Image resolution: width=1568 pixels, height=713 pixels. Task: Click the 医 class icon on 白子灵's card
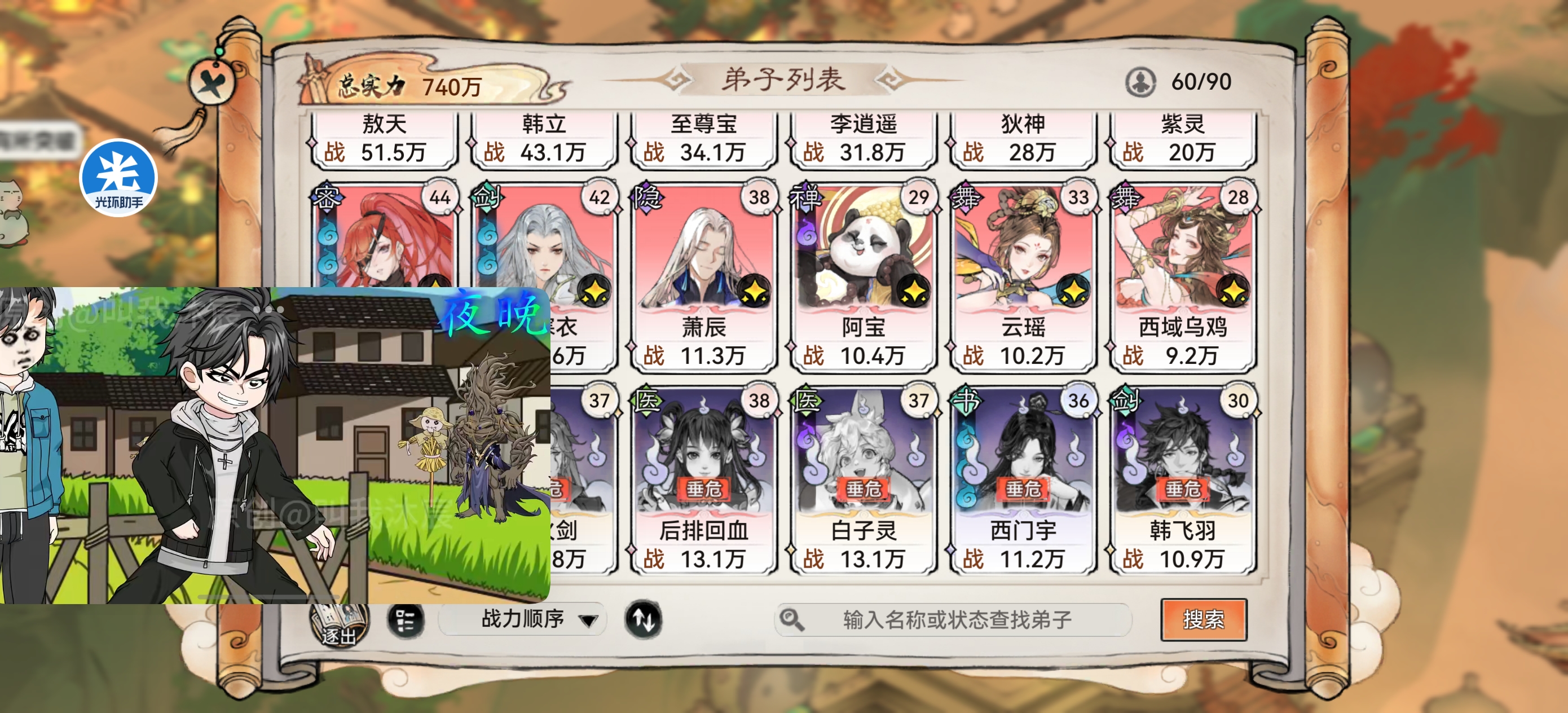807,402
